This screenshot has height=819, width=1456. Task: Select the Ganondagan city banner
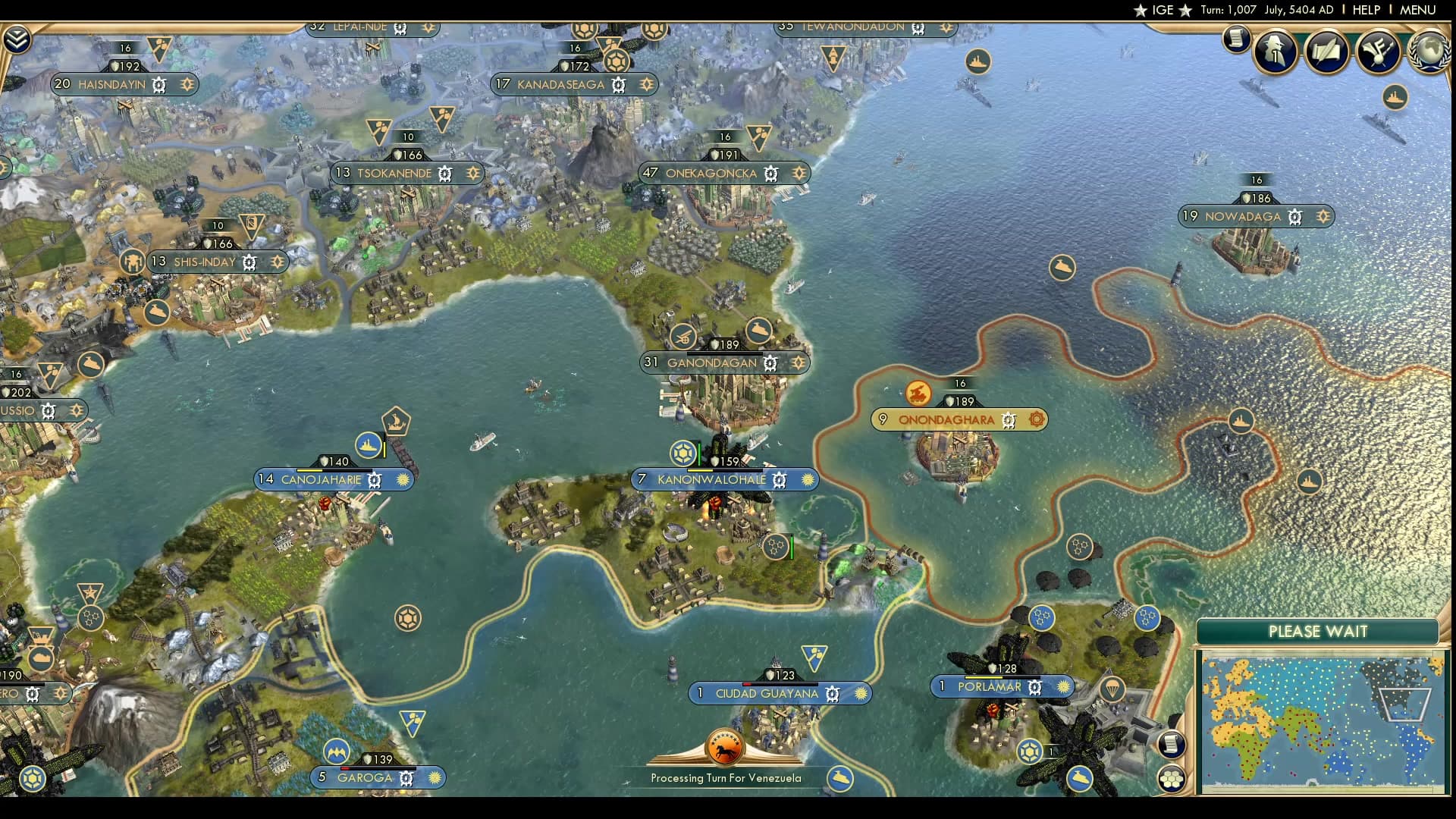pyautogui.click(x=711, y=362)
